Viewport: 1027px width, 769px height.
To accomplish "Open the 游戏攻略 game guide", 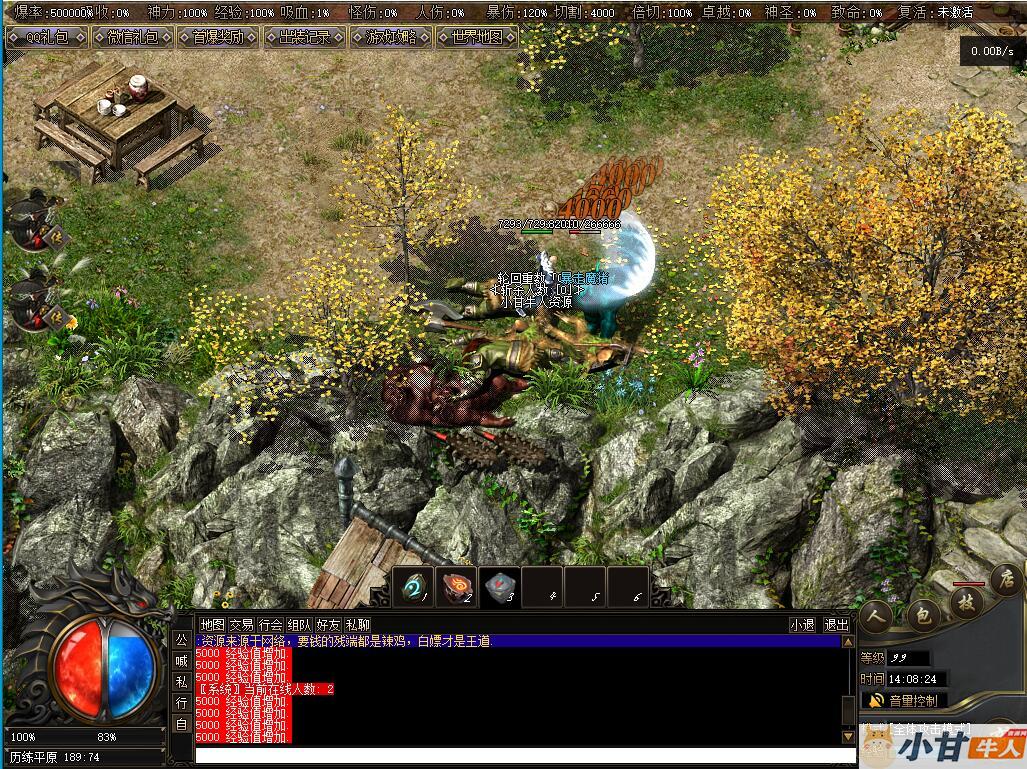I will click(390, 38).
